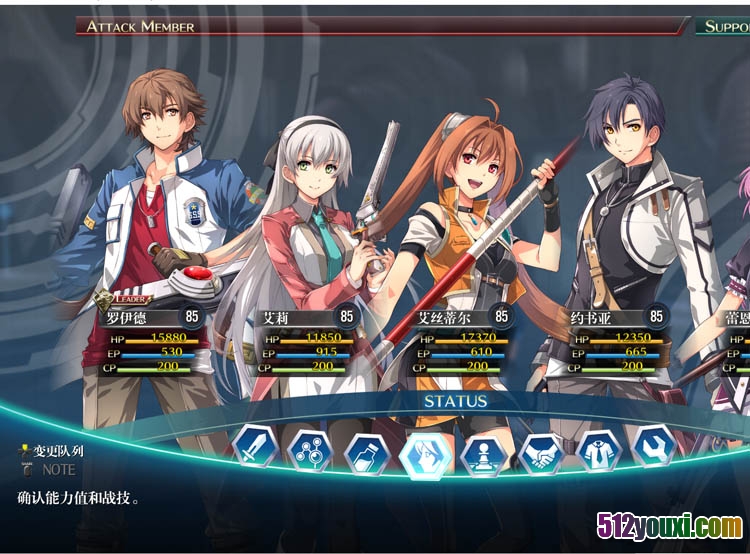Click the 变更队列 formation option
The width and height of the screenshot is (750, 554).
pos(55,451)
